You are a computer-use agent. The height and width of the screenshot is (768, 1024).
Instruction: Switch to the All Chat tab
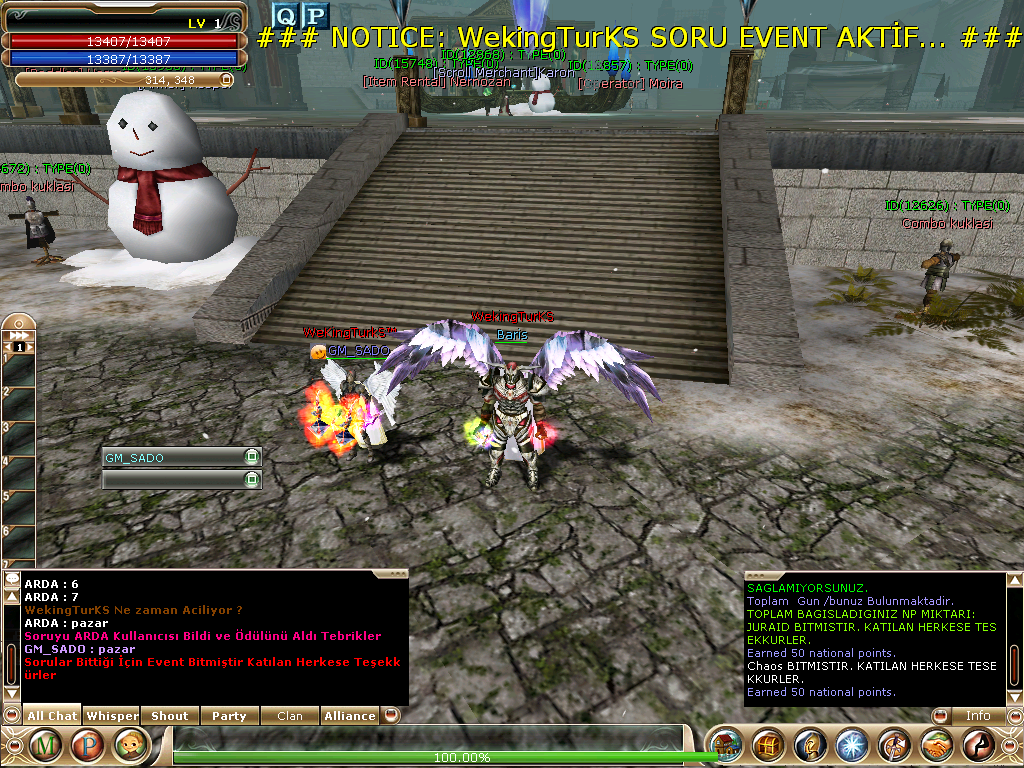click(x=52, y=716)
